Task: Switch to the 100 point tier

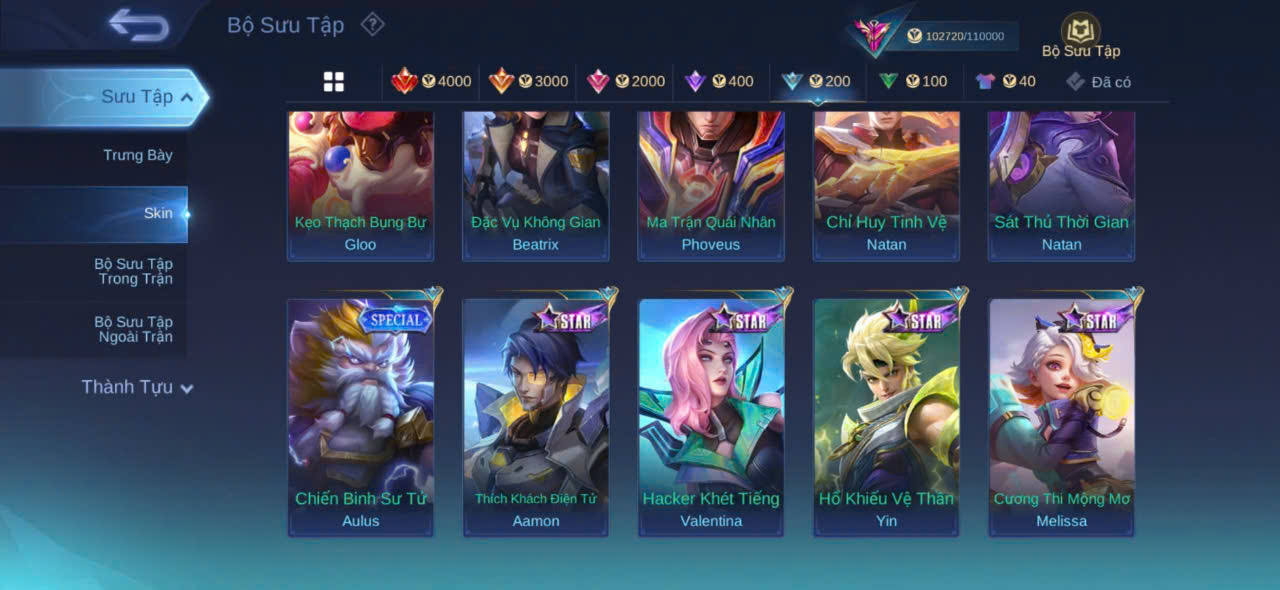Action: click(x=912, y=82)
